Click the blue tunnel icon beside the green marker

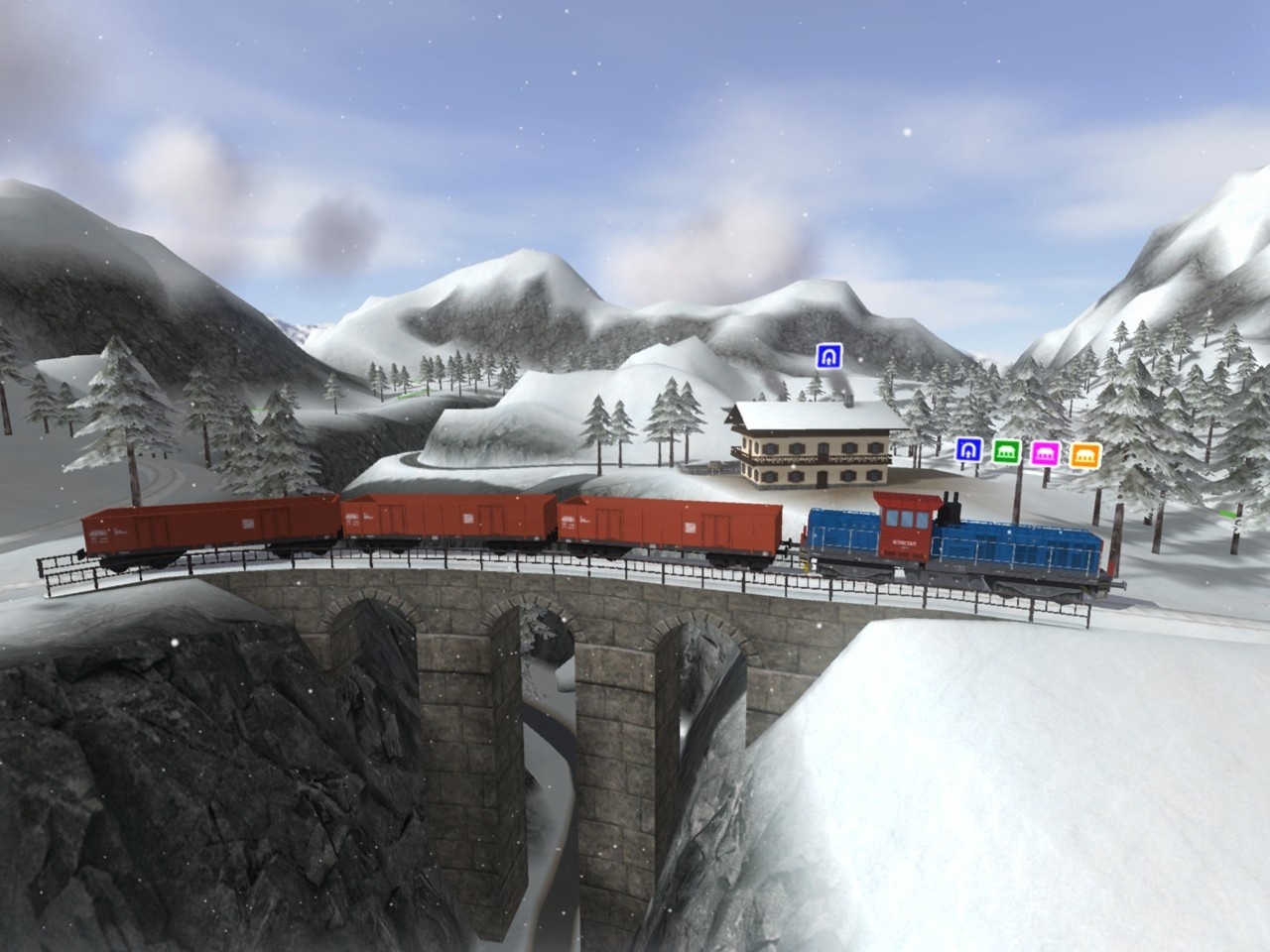tap(967, 451)
